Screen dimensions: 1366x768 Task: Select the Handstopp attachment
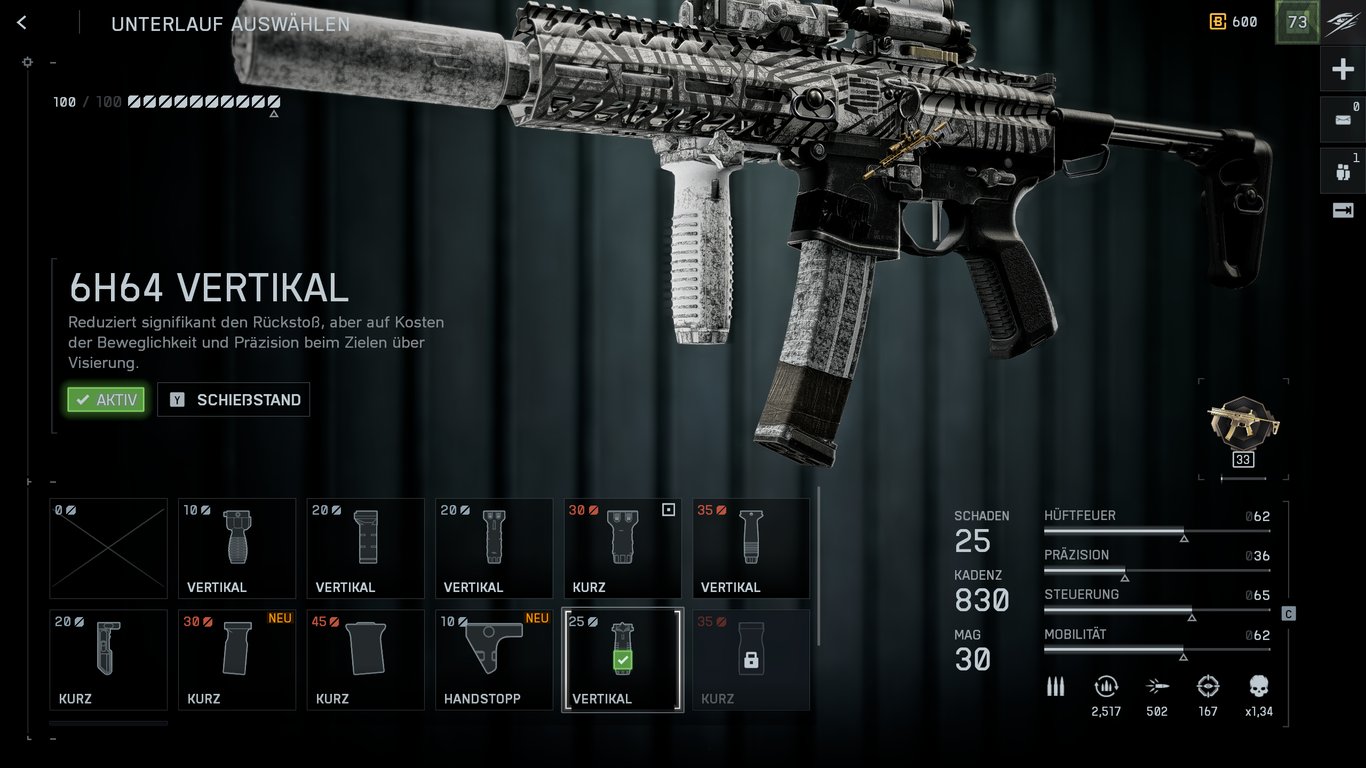pyautogui.click(x=494, y=659)
